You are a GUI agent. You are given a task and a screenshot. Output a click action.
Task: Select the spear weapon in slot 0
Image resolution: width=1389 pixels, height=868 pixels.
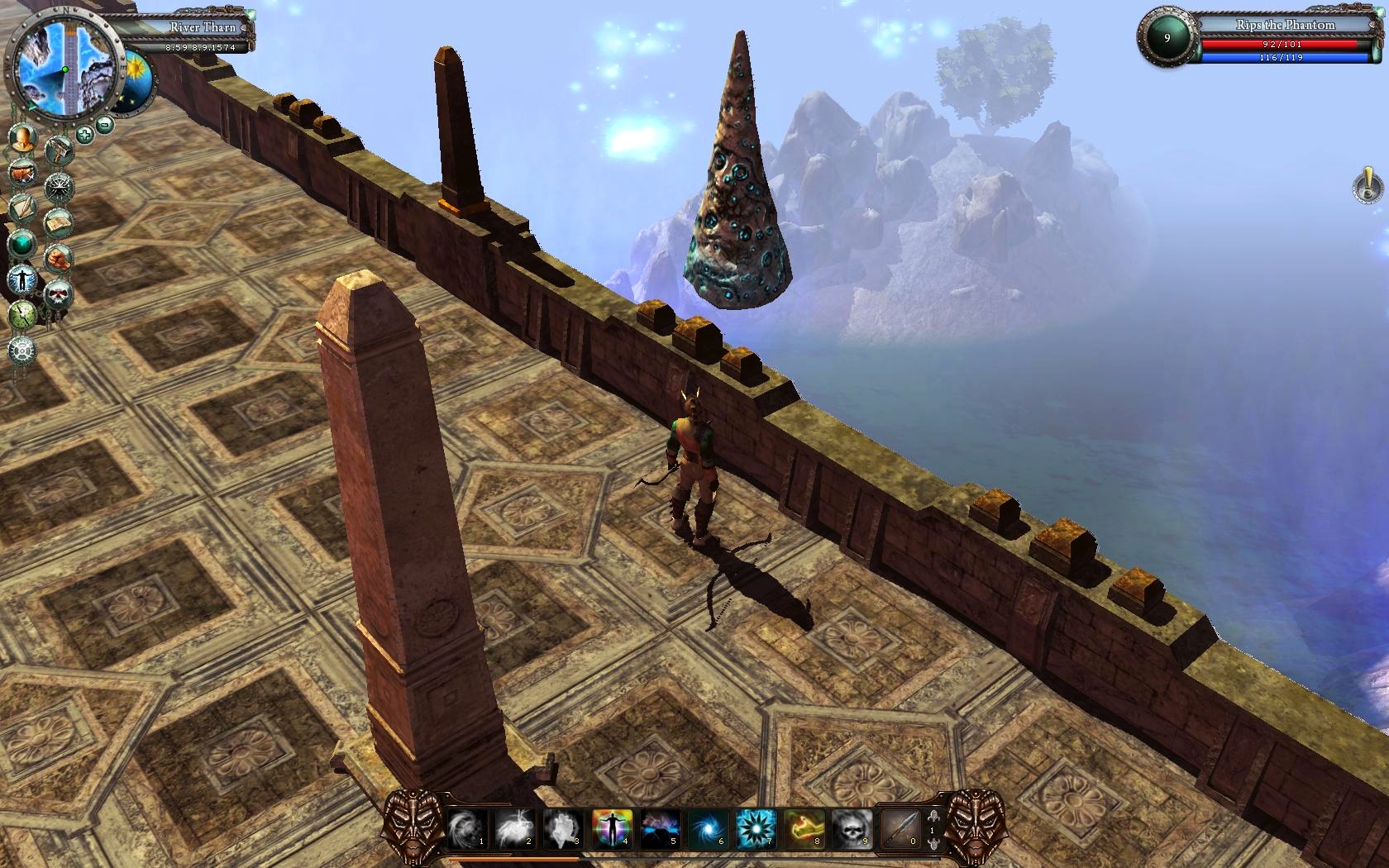900,827
